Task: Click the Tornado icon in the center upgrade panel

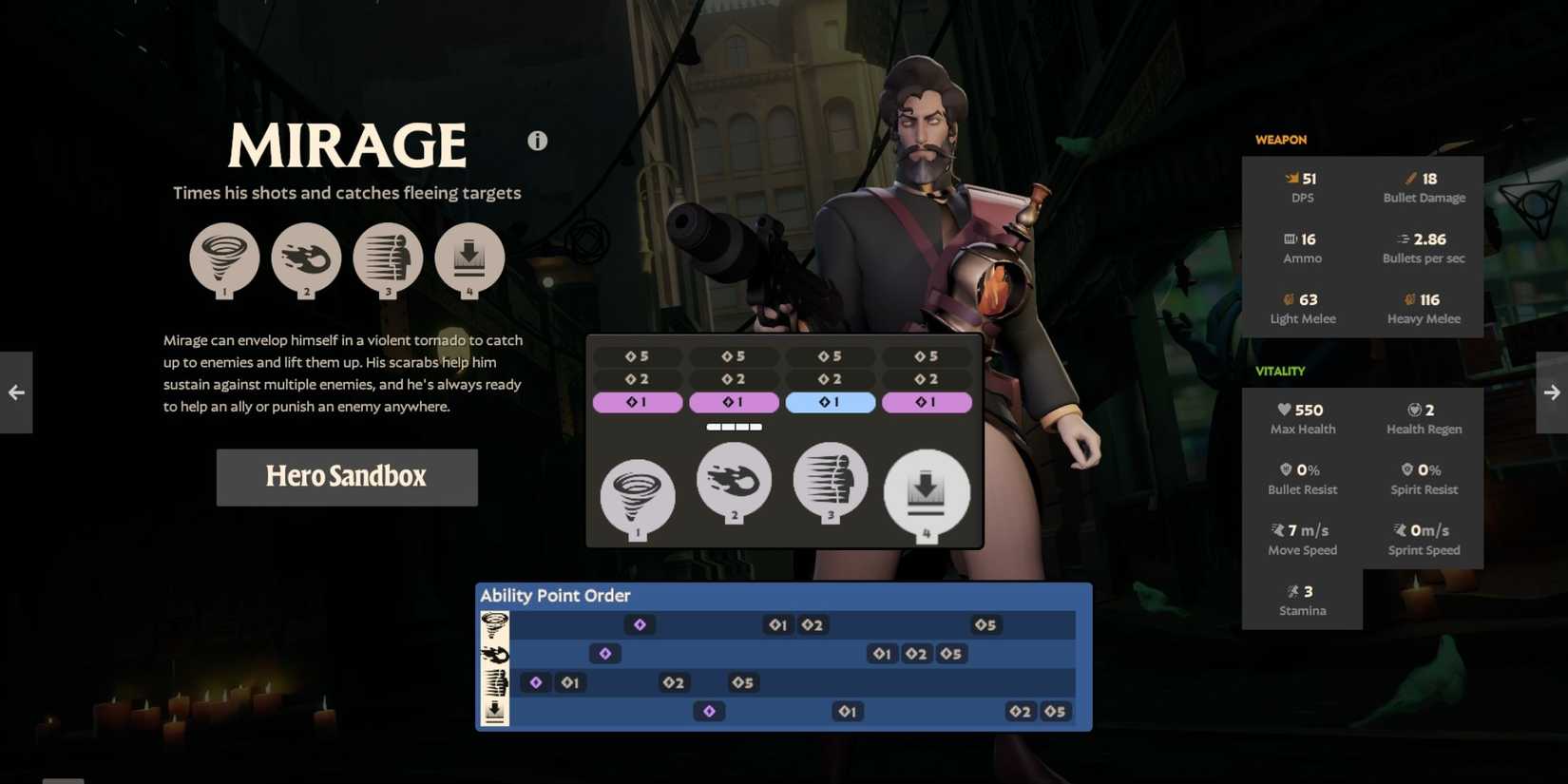Action: [x=637, y=494]
